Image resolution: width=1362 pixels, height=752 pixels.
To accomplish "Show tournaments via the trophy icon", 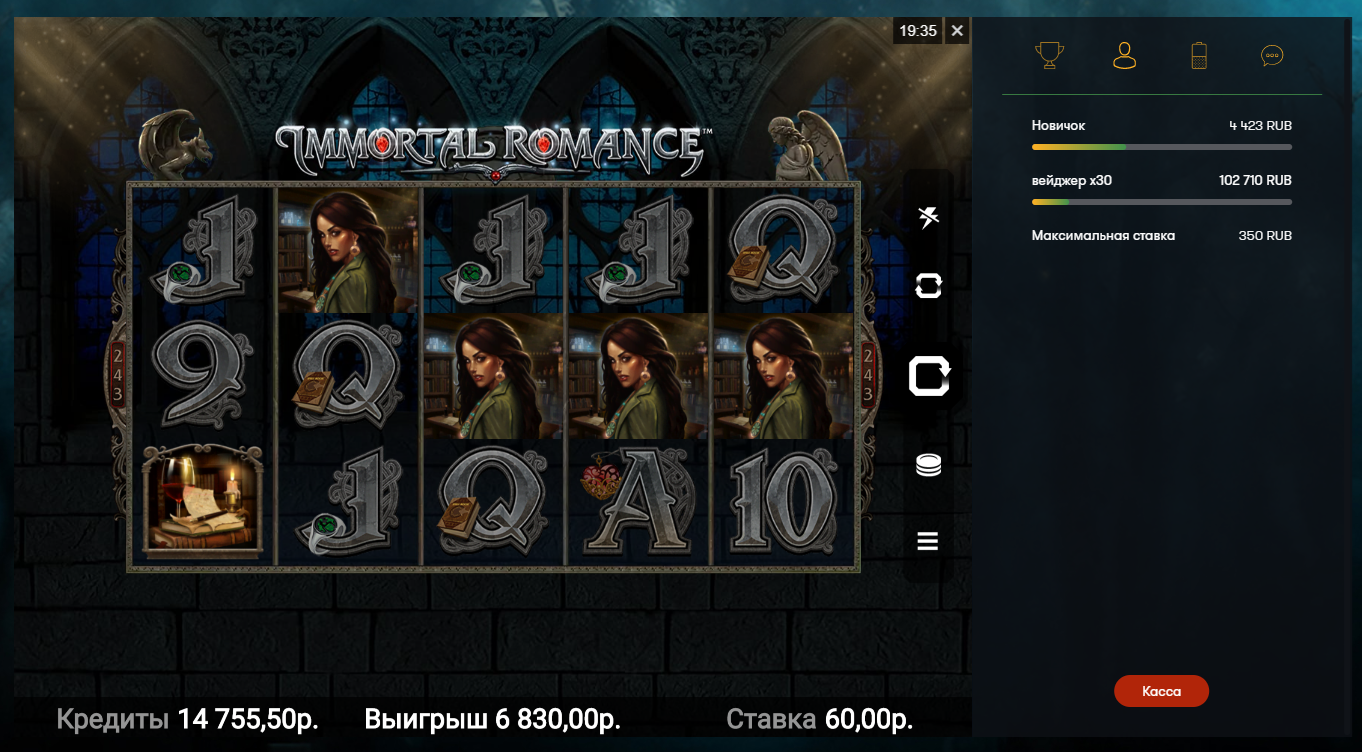I will (1049, 55).
